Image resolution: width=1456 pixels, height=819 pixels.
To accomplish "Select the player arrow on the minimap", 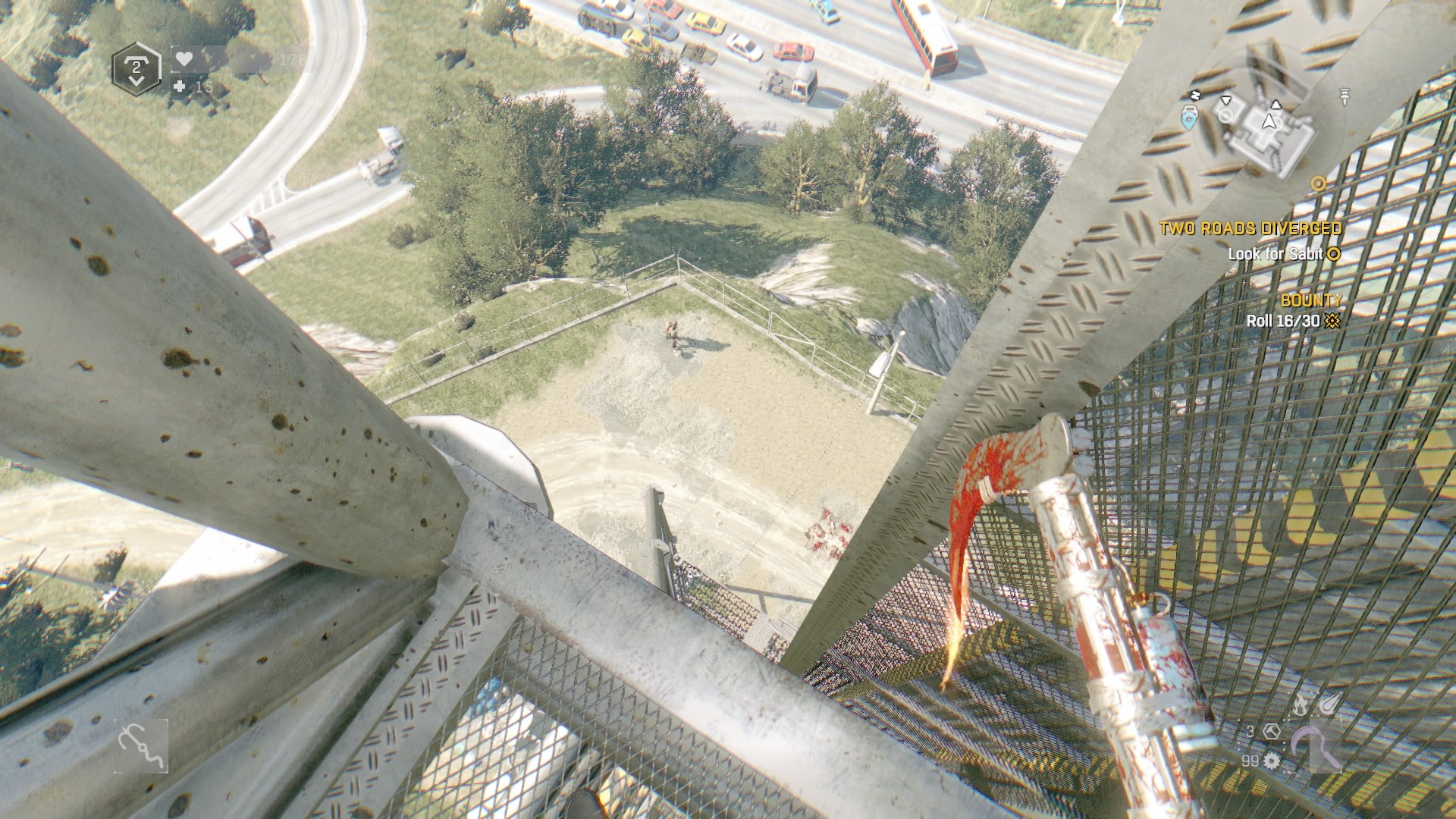I will pos(1270,121).
